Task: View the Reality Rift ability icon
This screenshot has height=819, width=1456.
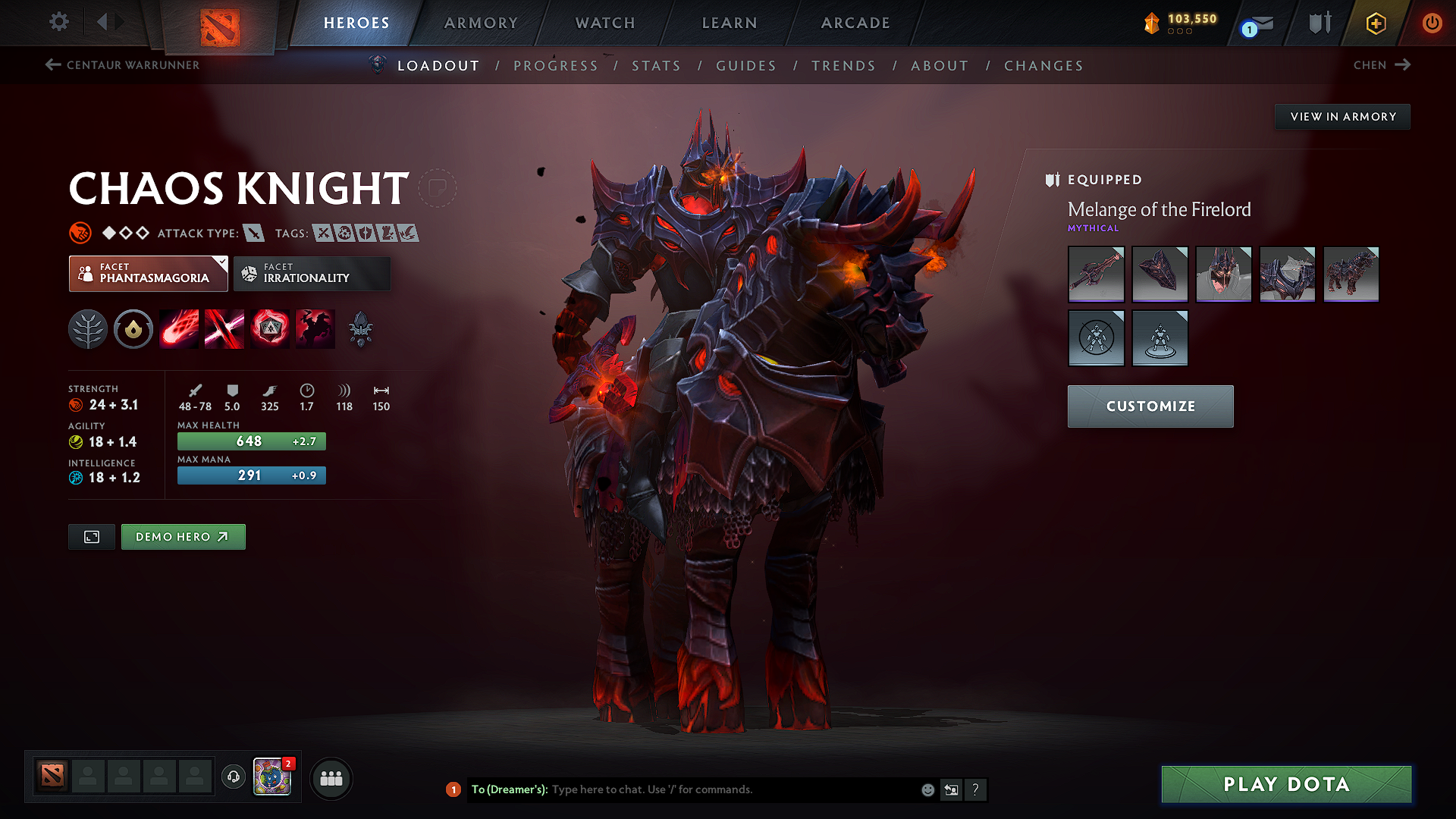Action: 224,328
